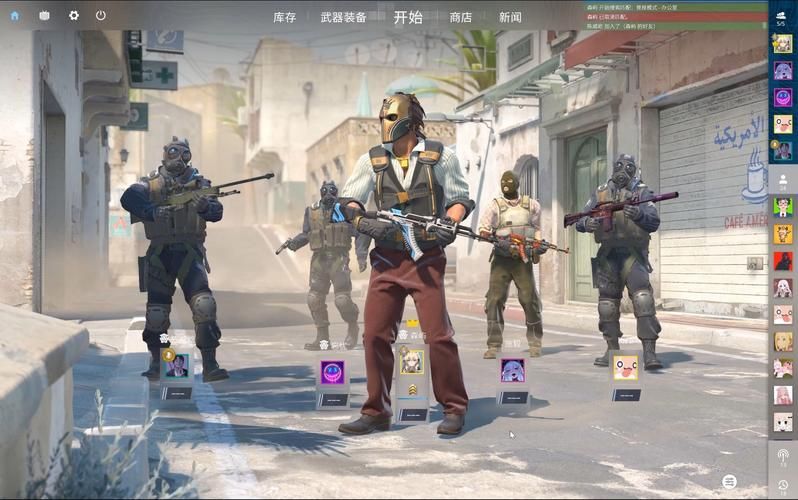
Task: Open the 库存 inventory tab
Action: [285, 17]
